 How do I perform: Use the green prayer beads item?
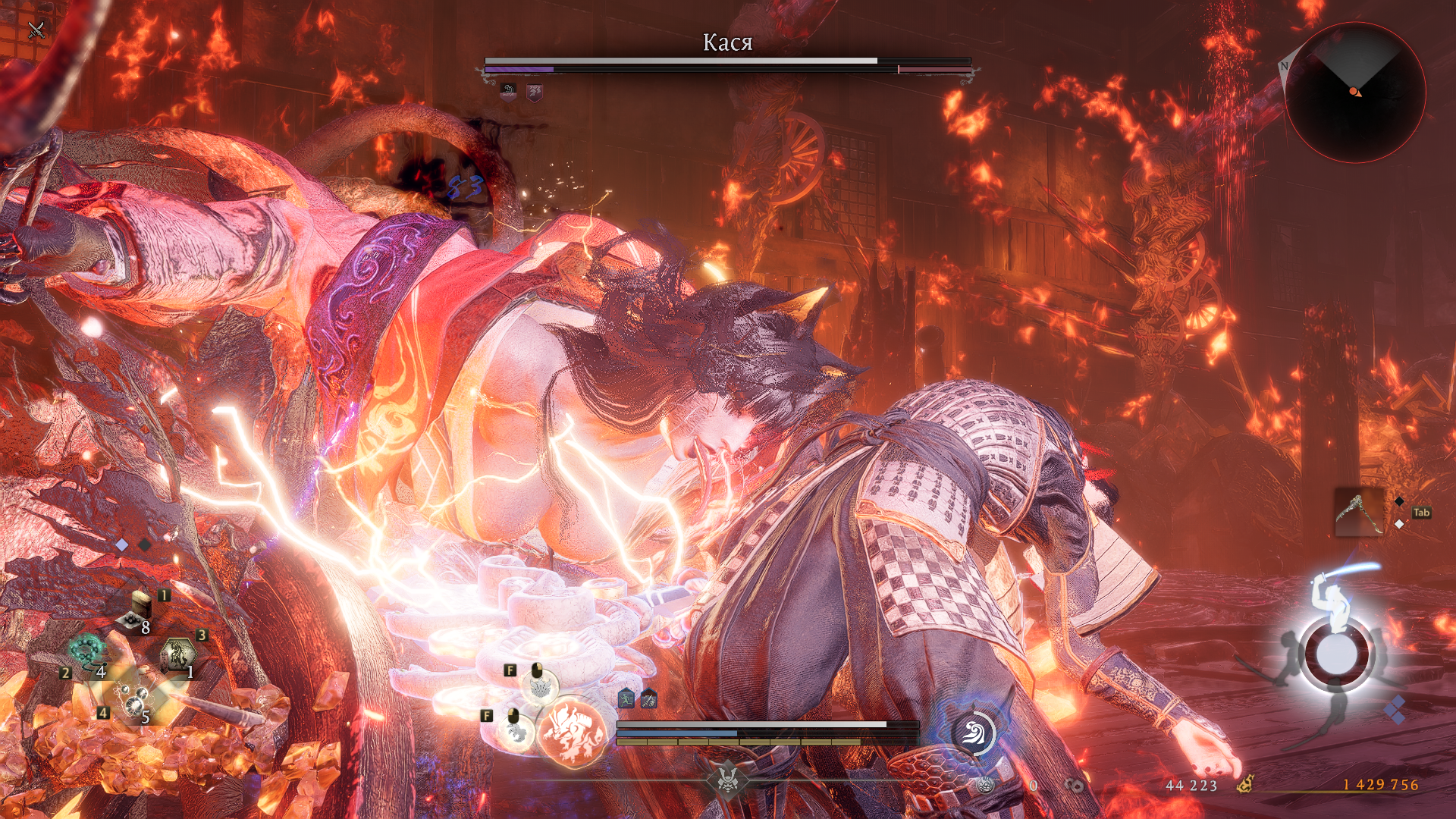86,651
